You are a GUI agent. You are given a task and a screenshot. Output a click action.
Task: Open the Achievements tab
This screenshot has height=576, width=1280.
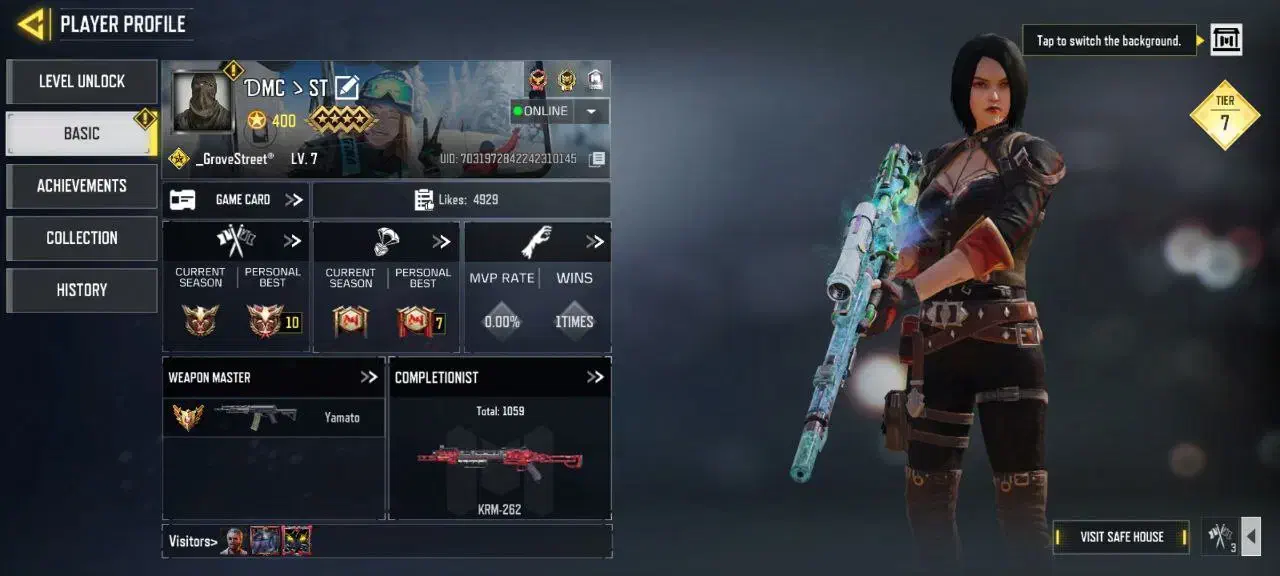(x=82, y=186)
